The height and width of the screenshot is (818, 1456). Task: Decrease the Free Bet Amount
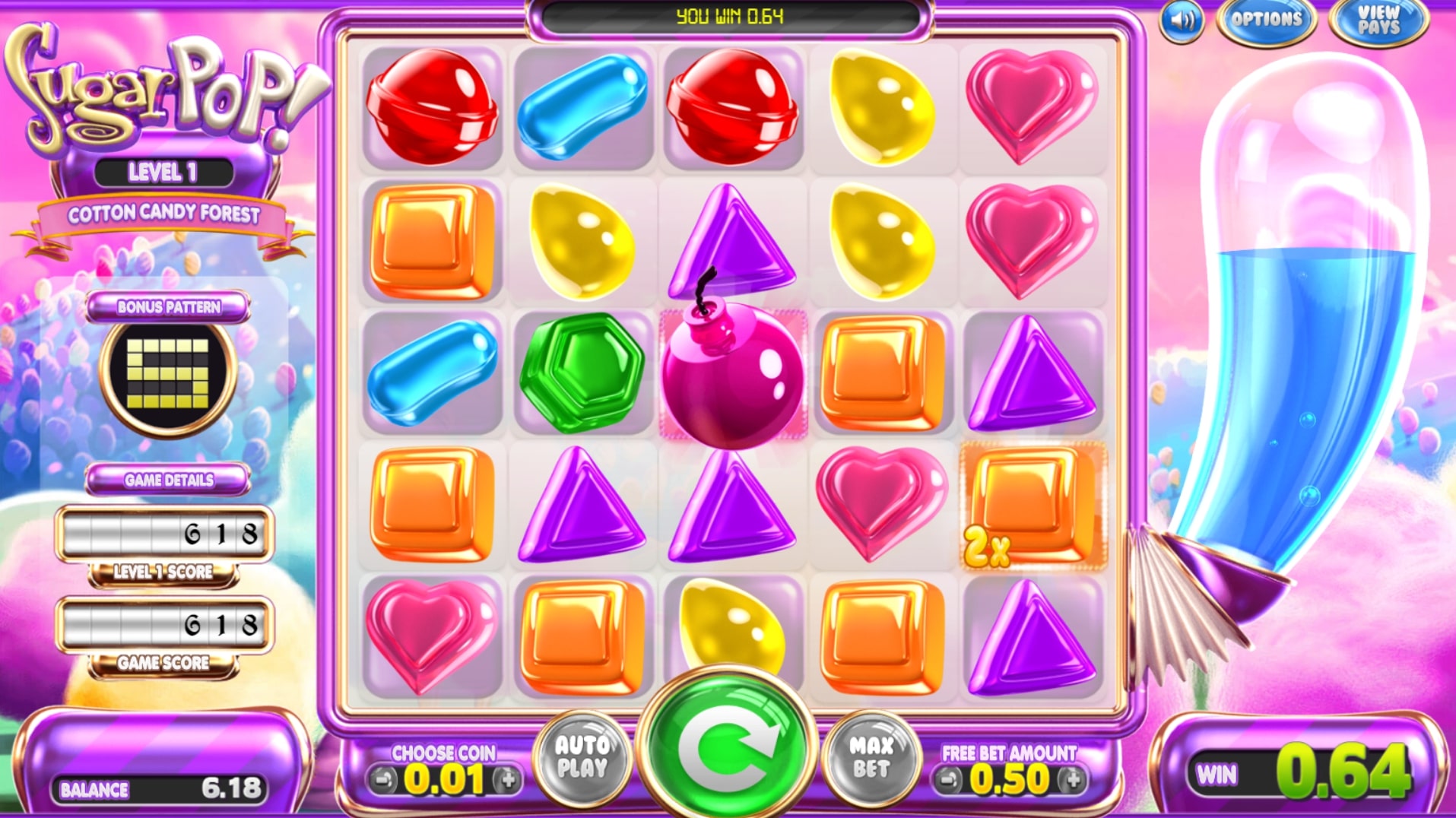(x=949, y=779)
